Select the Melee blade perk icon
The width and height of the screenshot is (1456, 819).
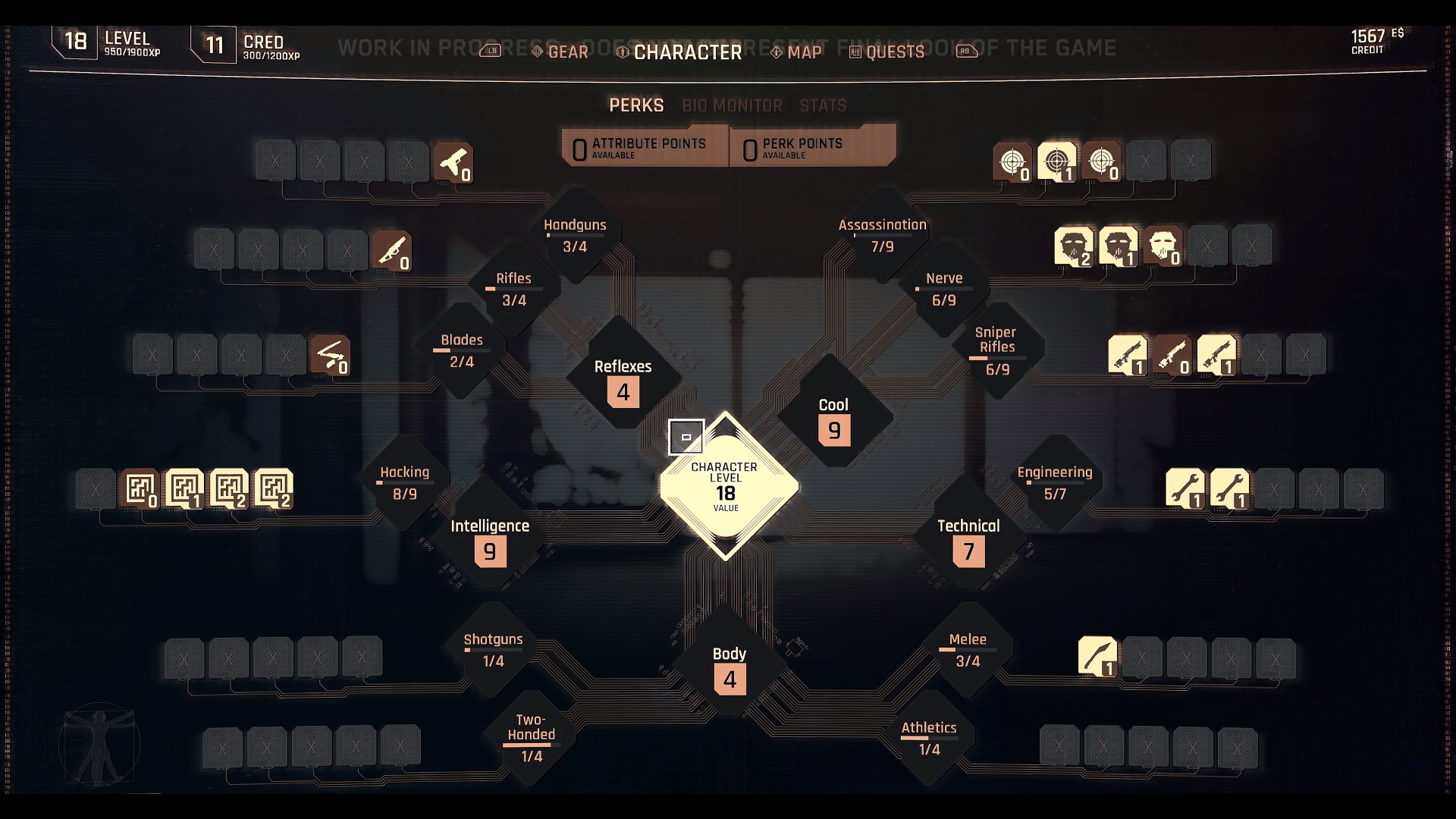click(1097, 656)
